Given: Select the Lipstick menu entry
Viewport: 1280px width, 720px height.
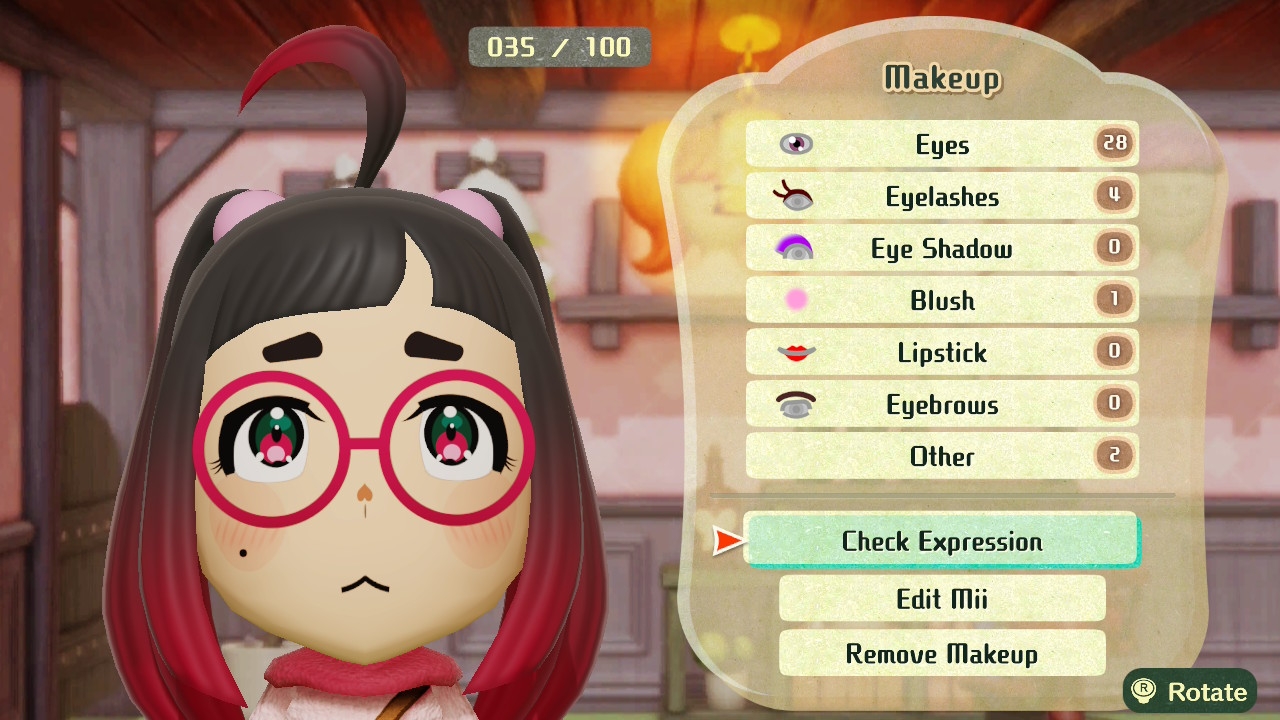Looking at the screenshot, I should [x=941, y=352].
